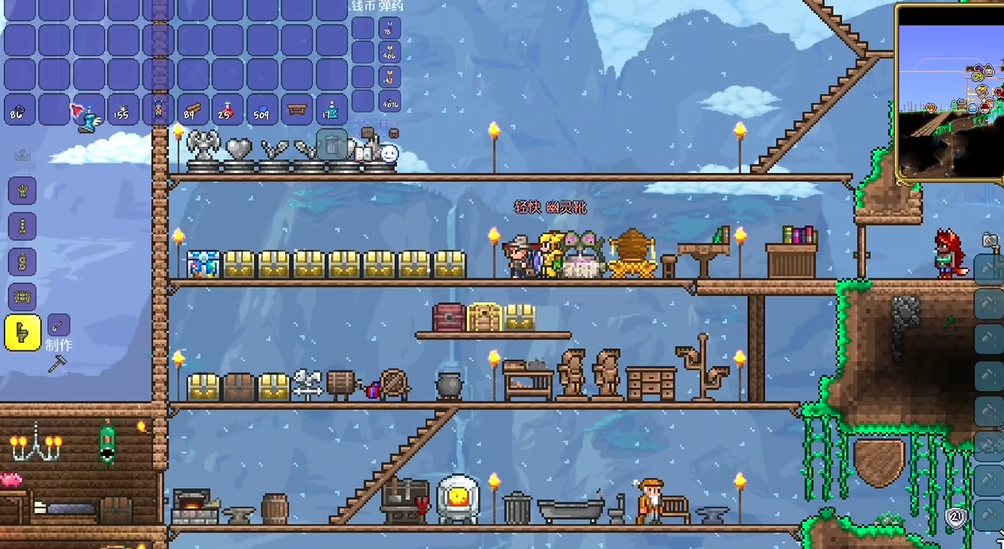1004x549 pixels.
Task: Select the ammo slot holding 4016
Action: pos(389,102)
